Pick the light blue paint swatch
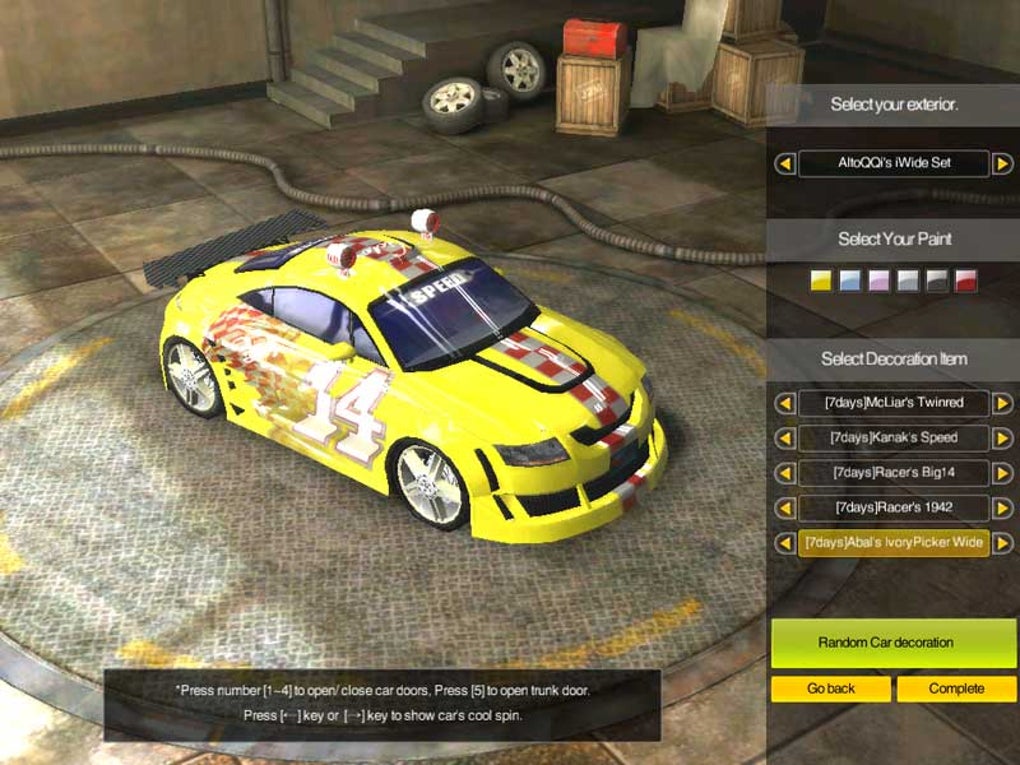 (x=850, y=281)
